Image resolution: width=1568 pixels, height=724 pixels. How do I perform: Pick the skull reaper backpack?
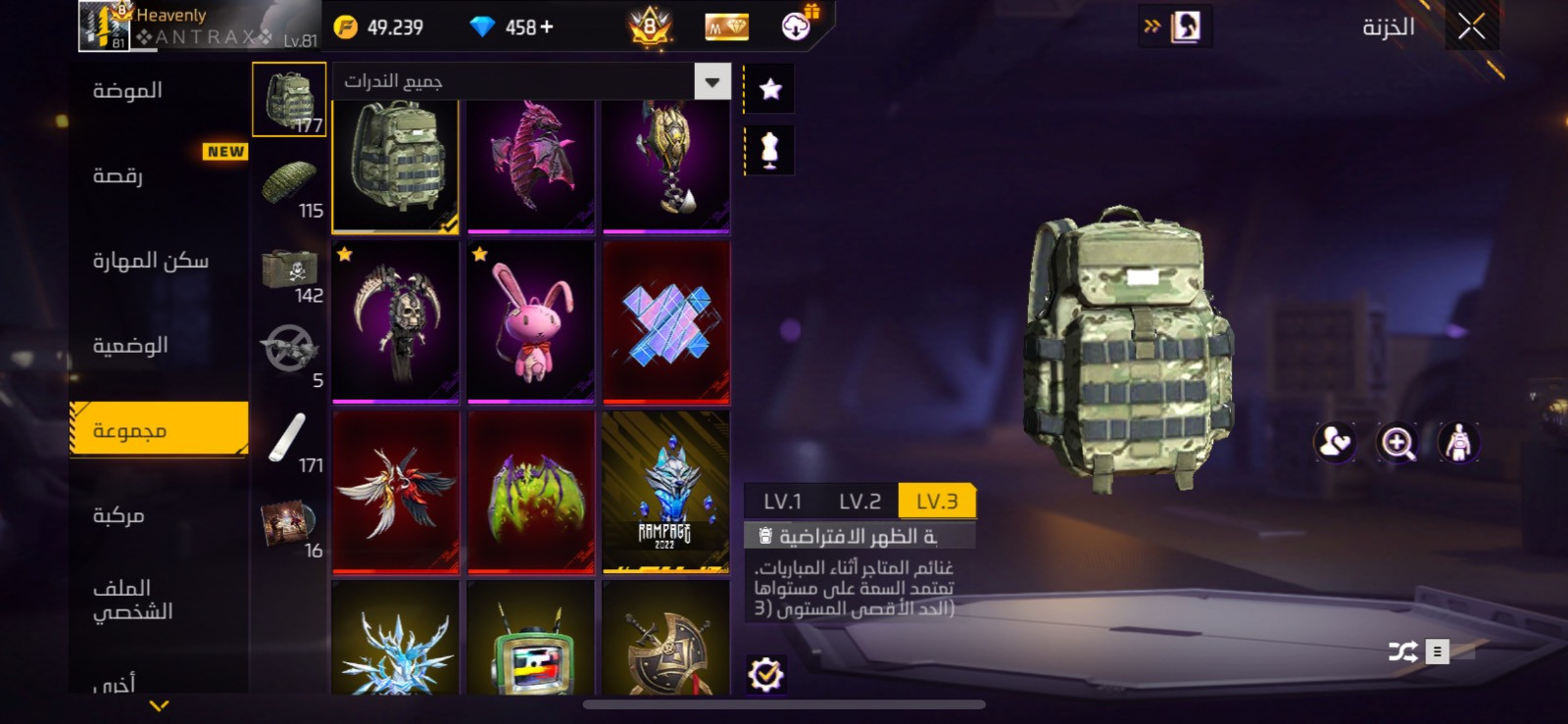tap(396, 321)
